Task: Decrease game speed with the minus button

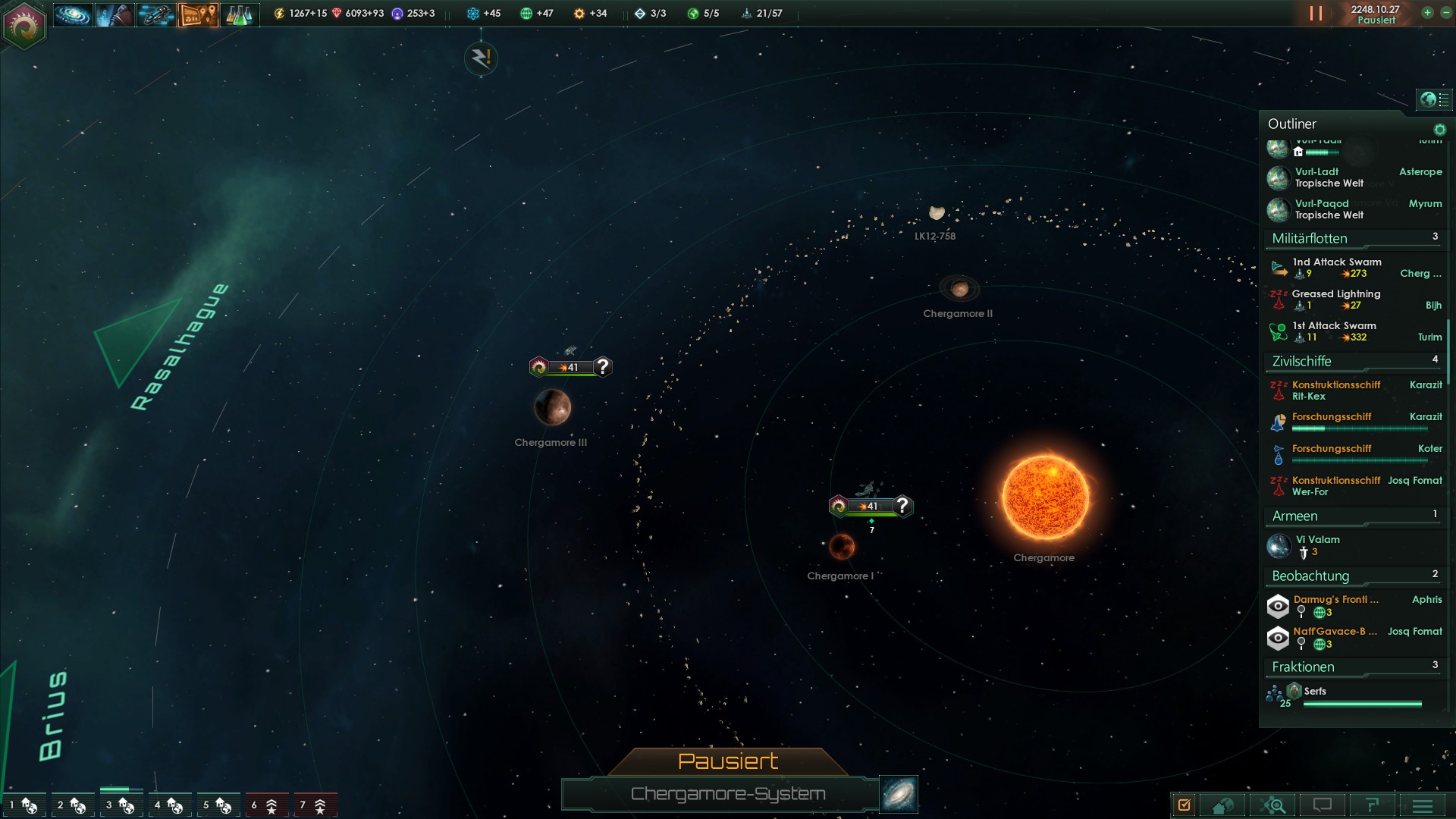Action: click(1445, 13)
